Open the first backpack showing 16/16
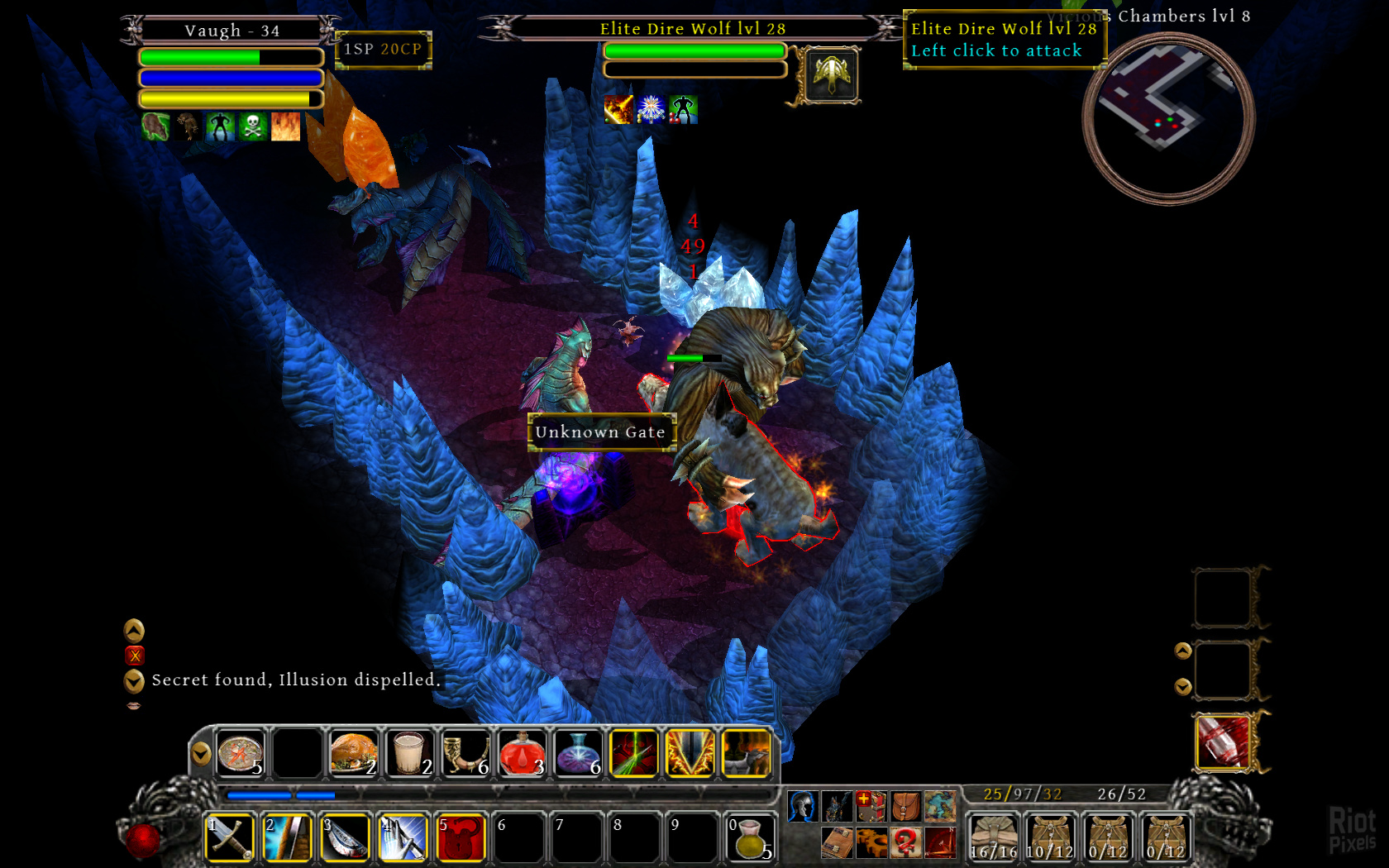 [994, 837]
